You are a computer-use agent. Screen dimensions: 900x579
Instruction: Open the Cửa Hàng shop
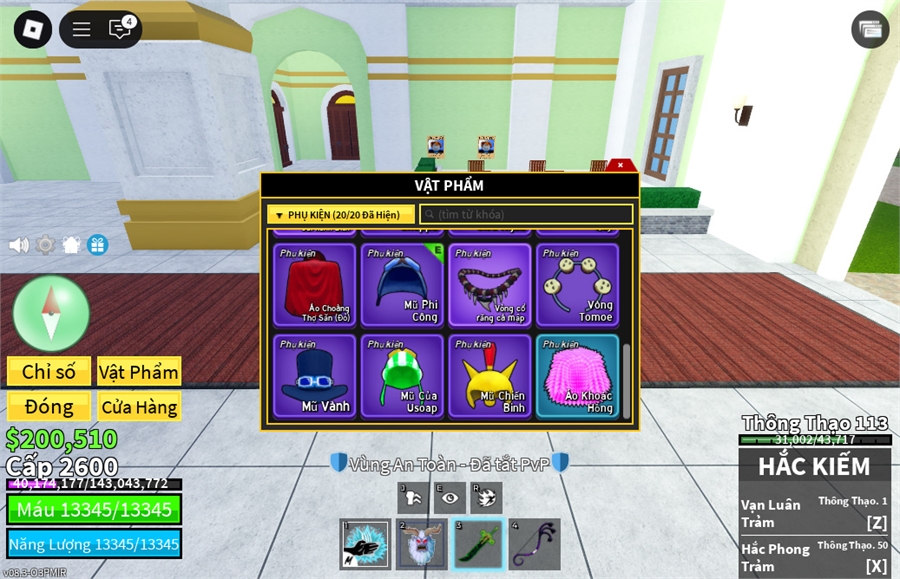tap(139, 407)
